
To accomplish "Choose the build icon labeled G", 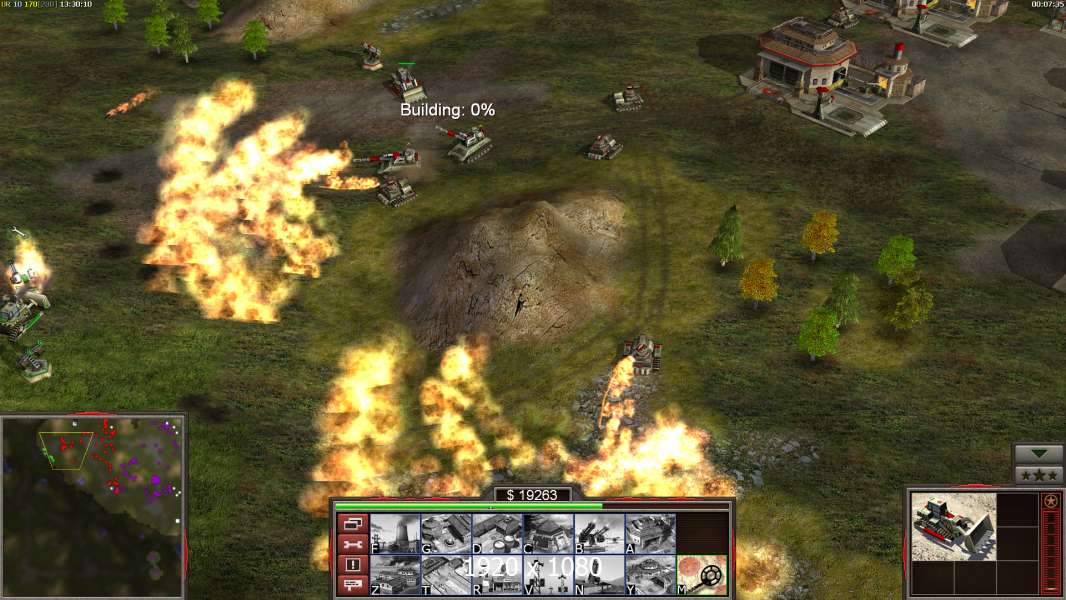I will click(x=445, y=533).
